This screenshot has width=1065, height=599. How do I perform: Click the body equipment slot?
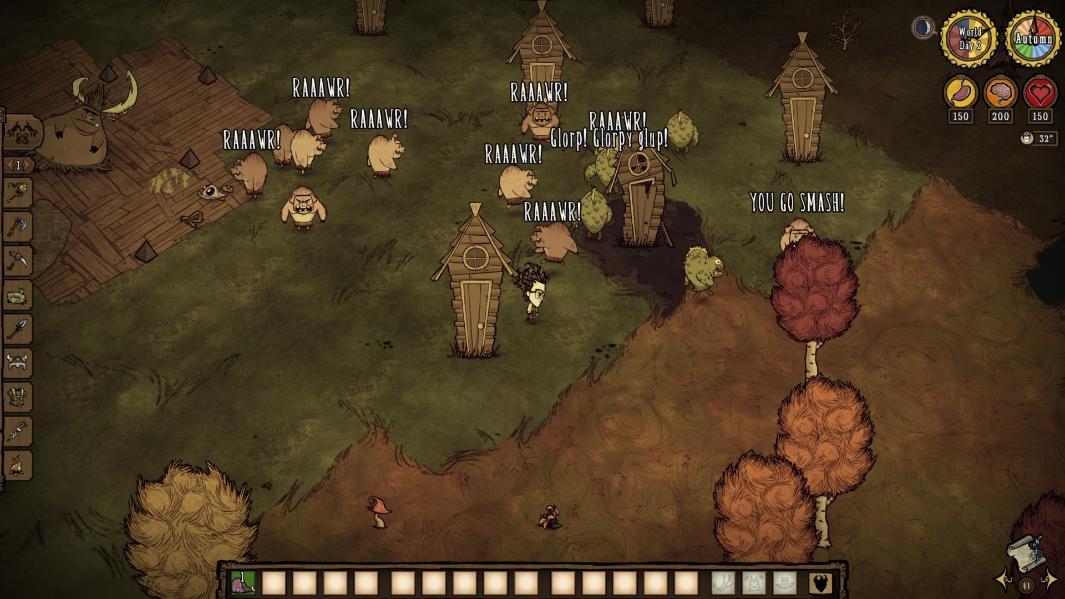754,583
